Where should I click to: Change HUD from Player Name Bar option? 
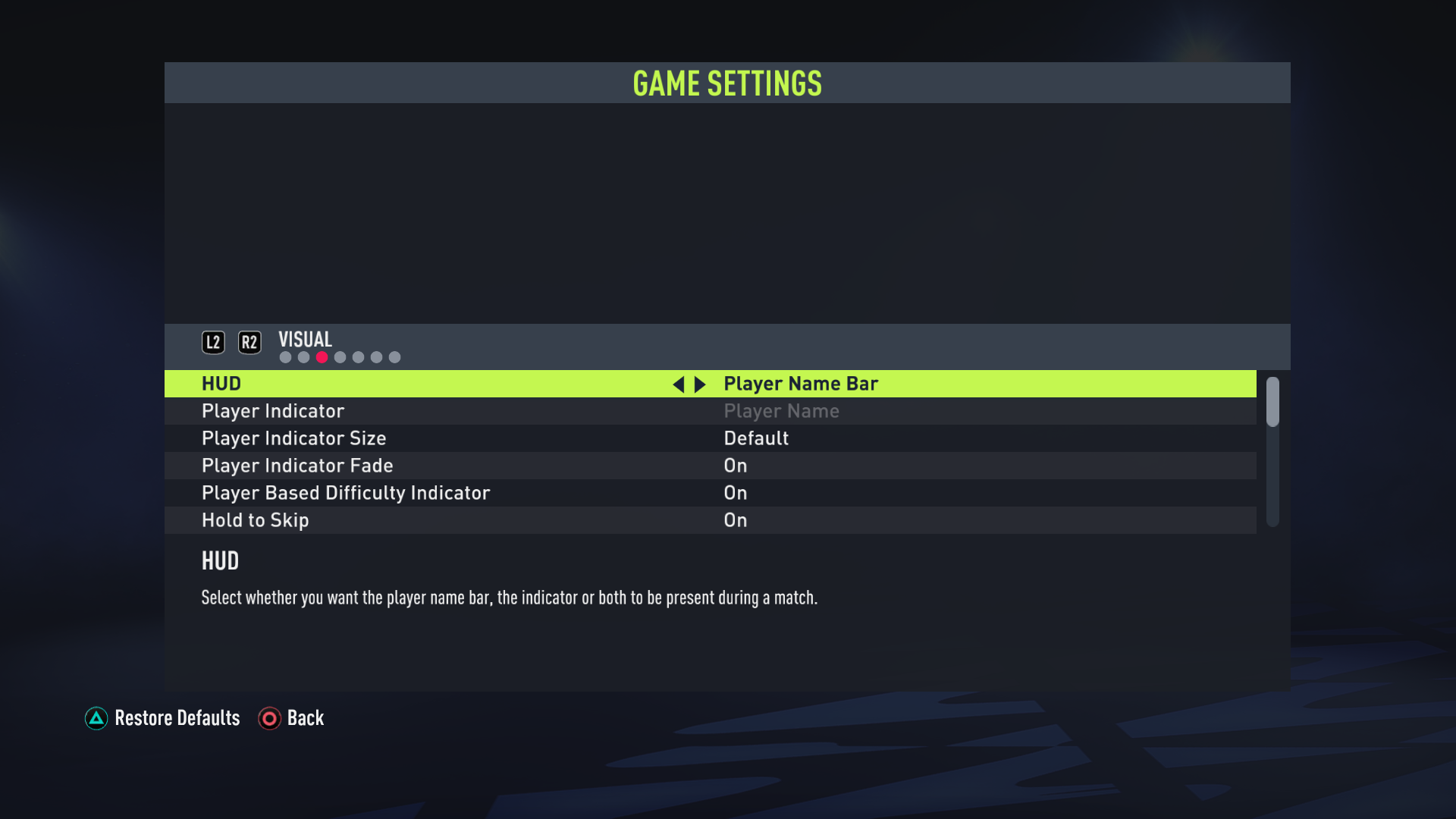tap(801, 384)
